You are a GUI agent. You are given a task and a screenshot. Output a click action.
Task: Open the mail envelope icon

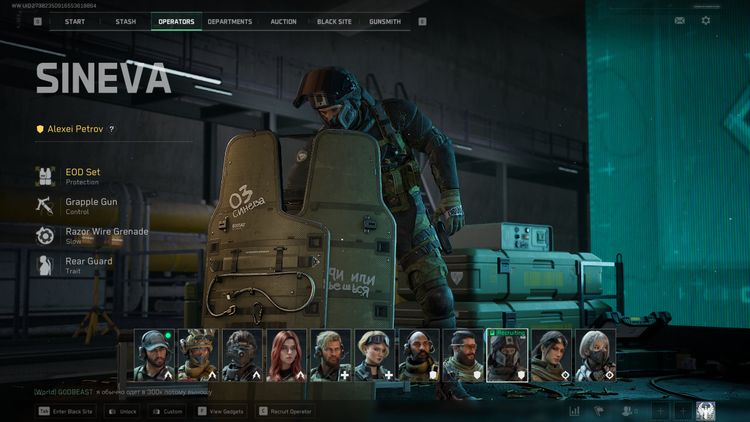coord(680,20)
